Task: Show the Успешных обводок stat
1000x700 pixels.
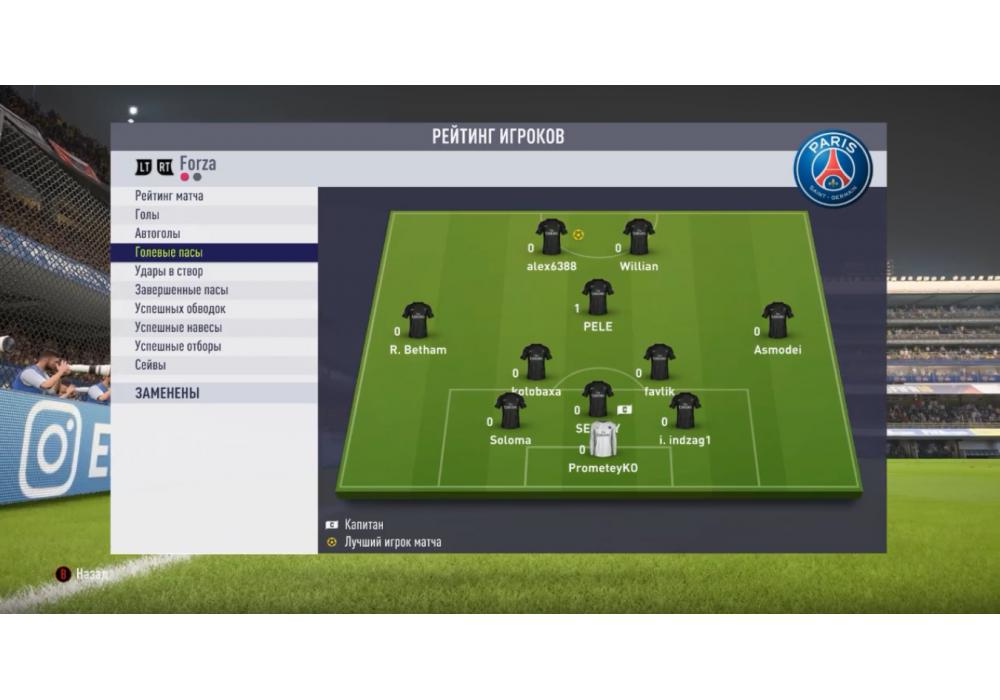Action: tap(214, 309)
